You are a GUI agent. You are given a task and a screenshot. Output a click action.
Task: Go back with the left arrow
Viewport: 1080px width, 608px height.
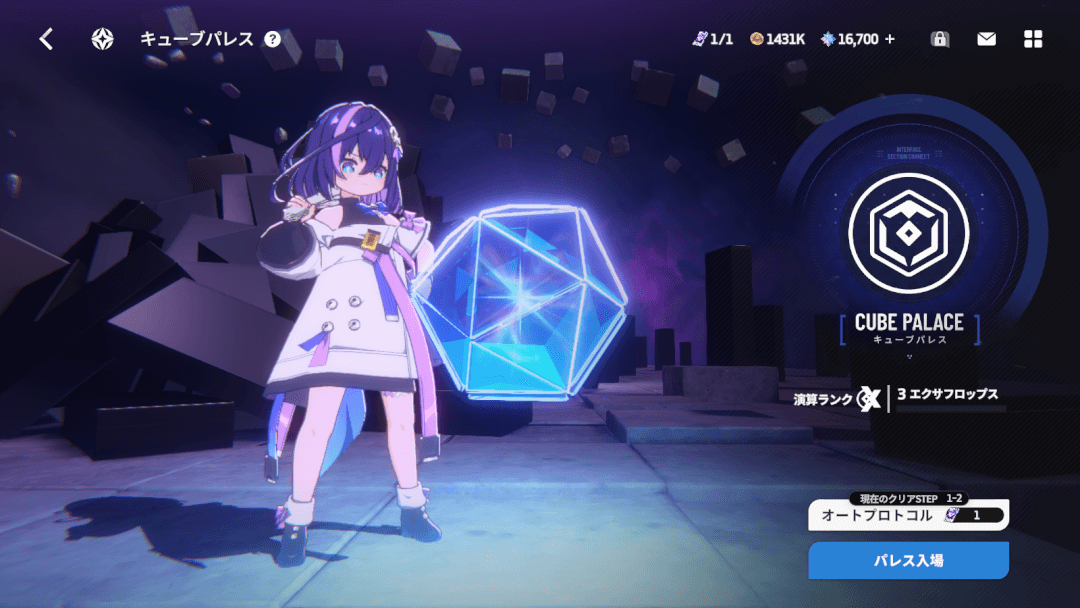coord(46,39)
